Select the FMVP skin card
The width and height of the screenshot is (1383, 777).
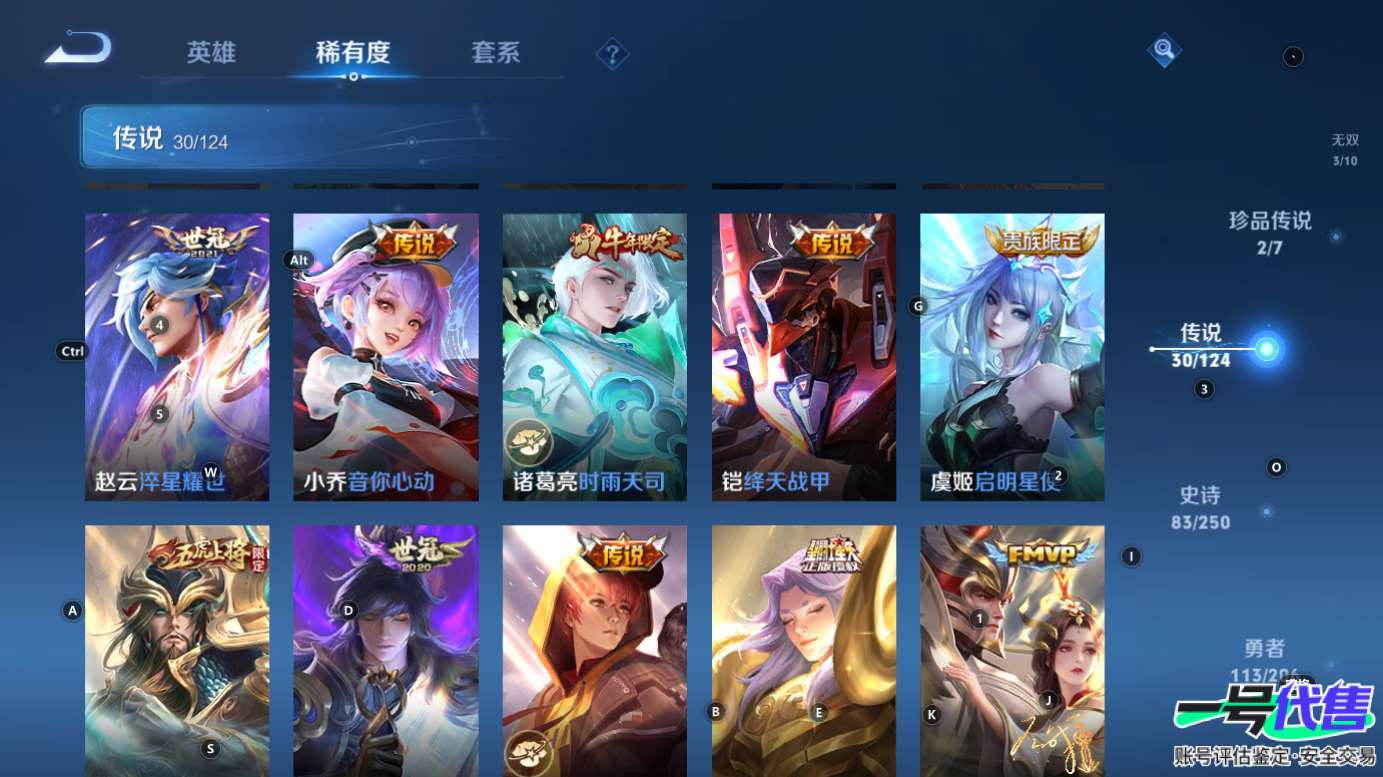tap(1012, 650)
